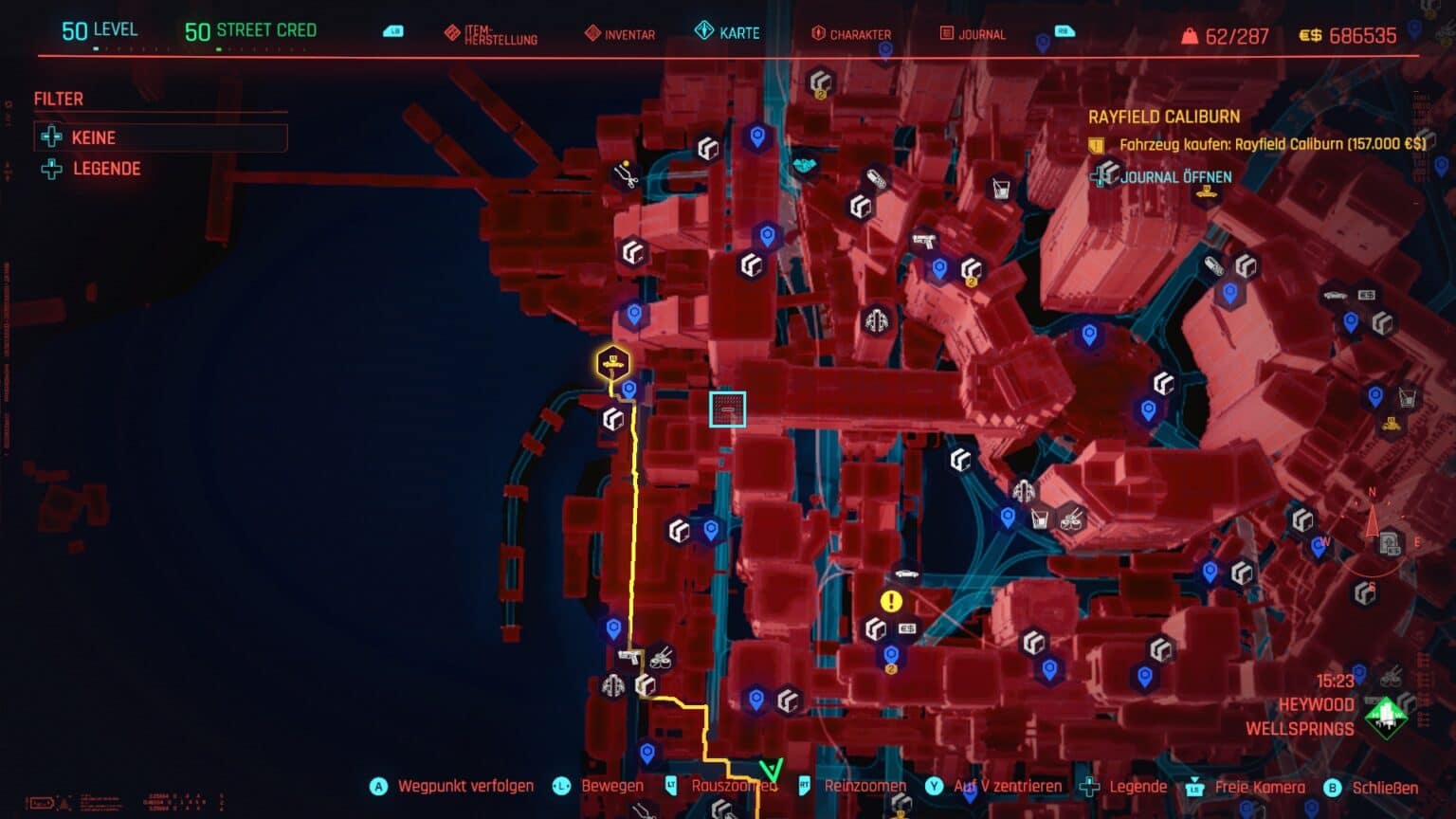Click the yellow exclamation mark map marker
1456x819 pixels.
(889, 599)
